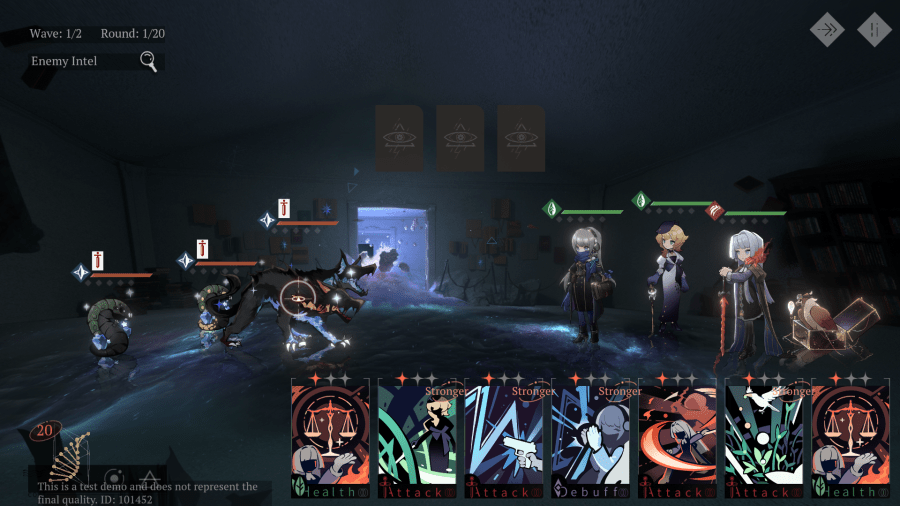Toggle the fast-forward speed button
900x506 pixels.
click(x=827, y=30)
